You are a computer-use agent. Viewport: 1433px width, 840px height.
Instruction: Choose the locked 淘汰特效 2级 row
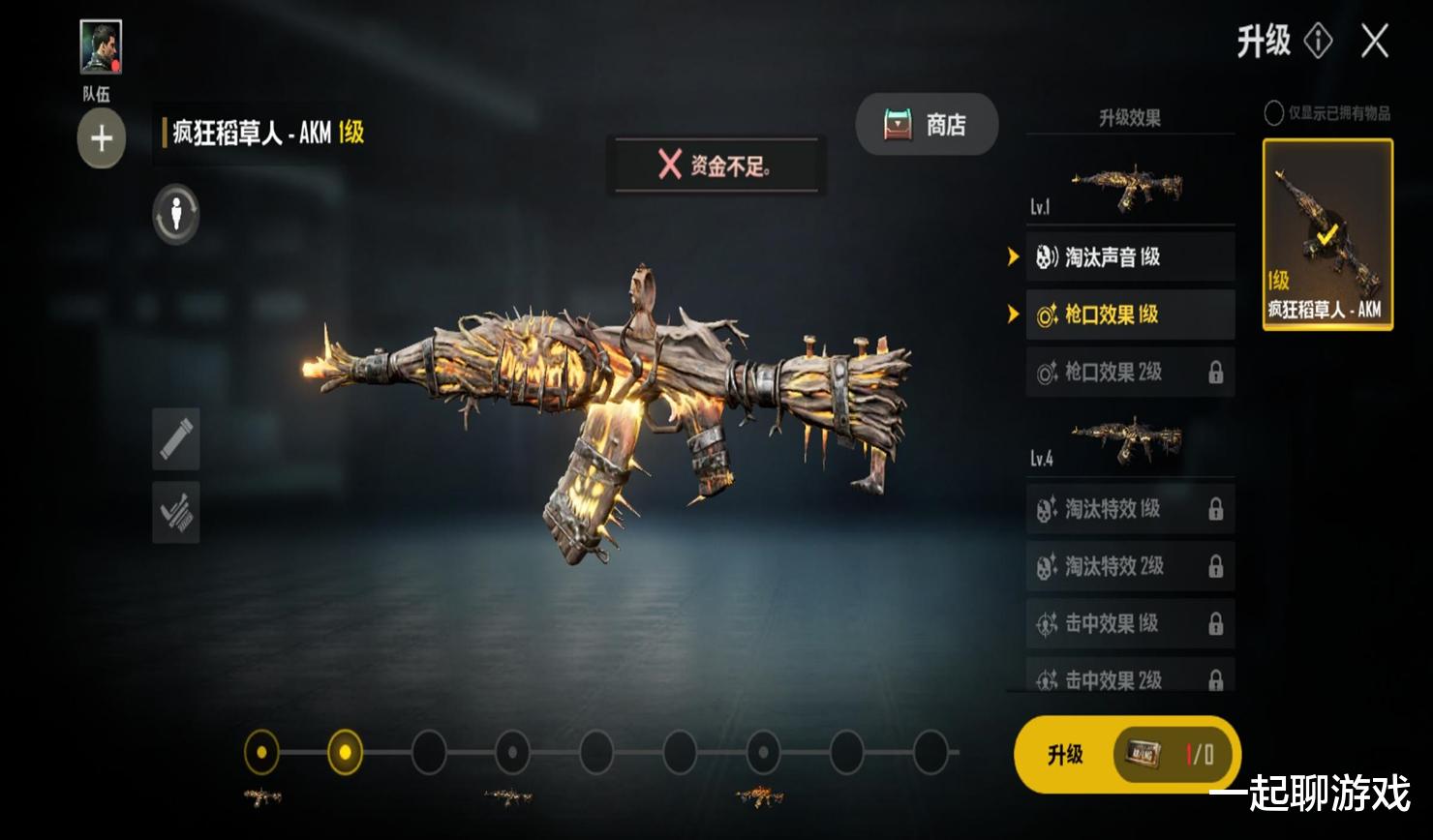coord(1129,566)
